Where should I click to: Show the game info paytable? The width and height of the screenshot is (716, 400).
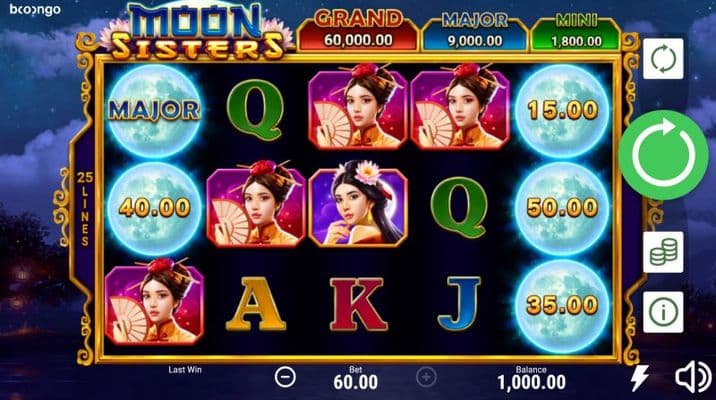[x=663, y=313]
